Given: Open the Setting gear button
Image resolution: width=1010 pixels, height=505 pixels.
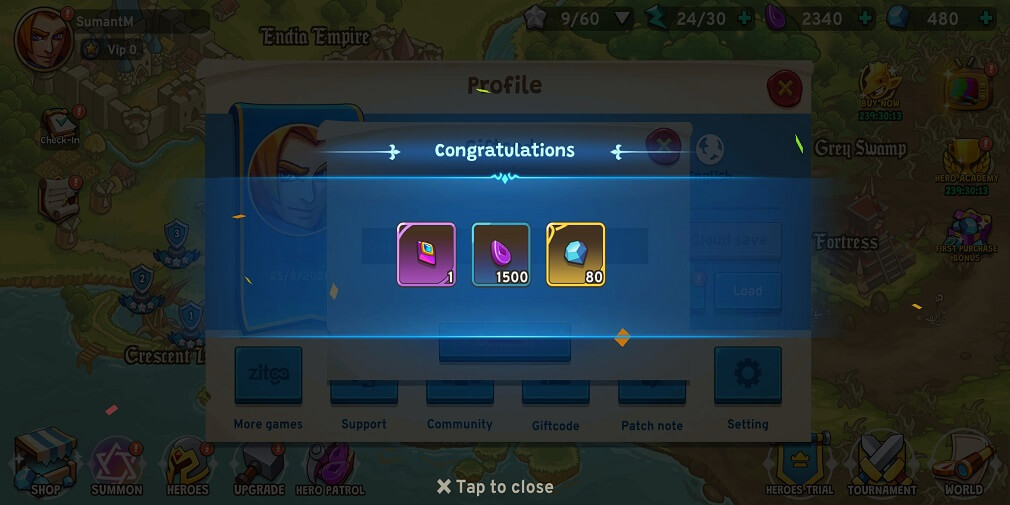Looking at the screenshot, I should tap(747, 376).
